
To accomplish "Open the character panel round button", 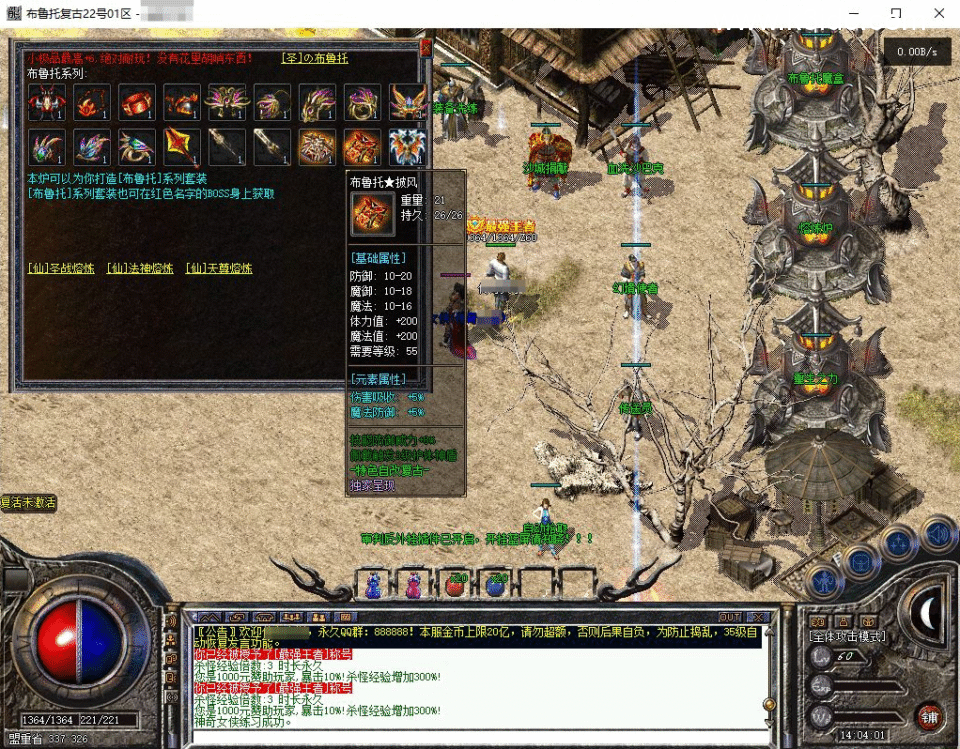I will coord(822,580).
